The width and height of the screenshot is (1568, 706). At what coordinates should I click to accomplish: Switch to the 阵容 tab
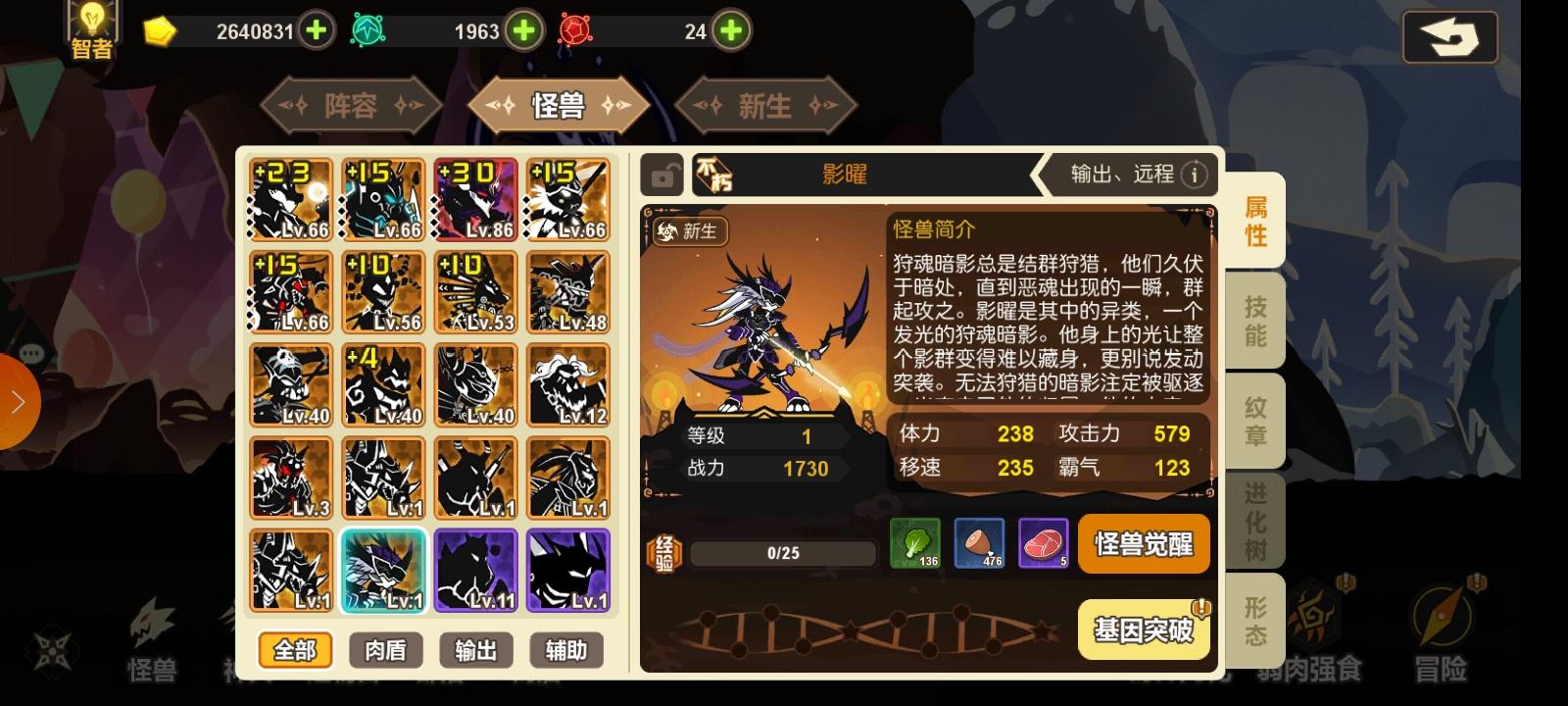coord(351,105)
